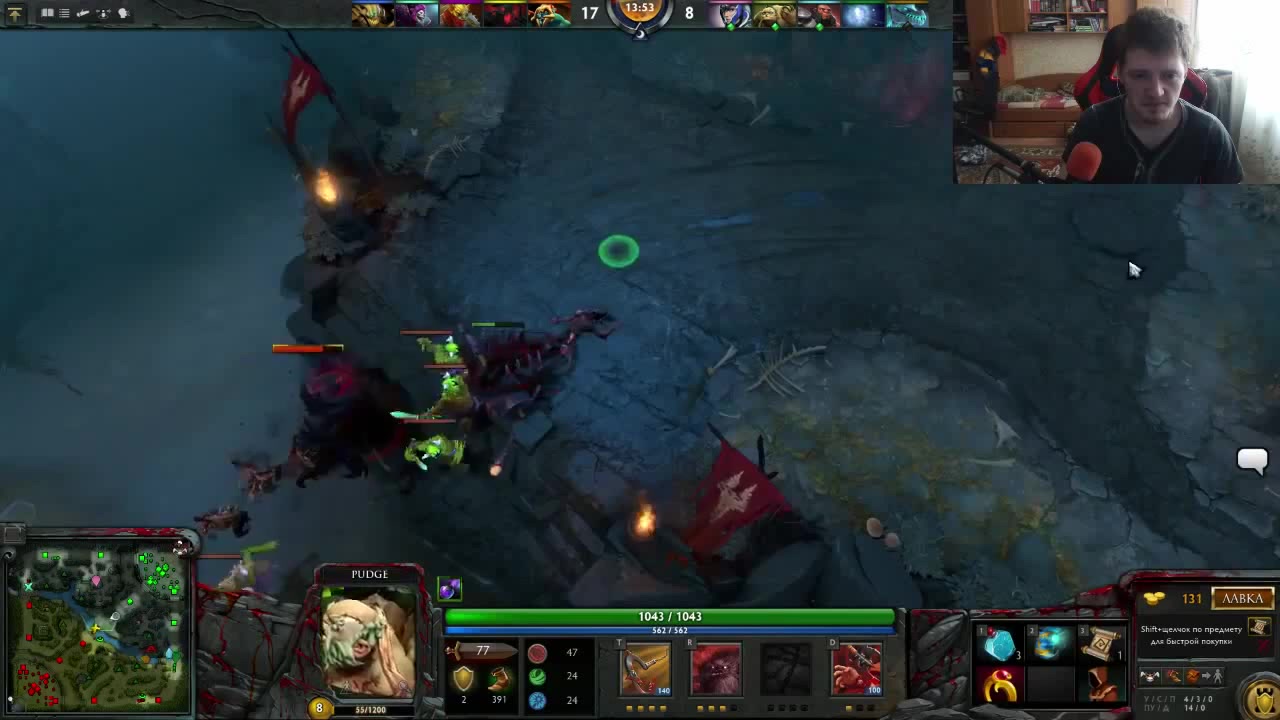Open the shop with the ЛАВКА button

[x=1243, y=598]
